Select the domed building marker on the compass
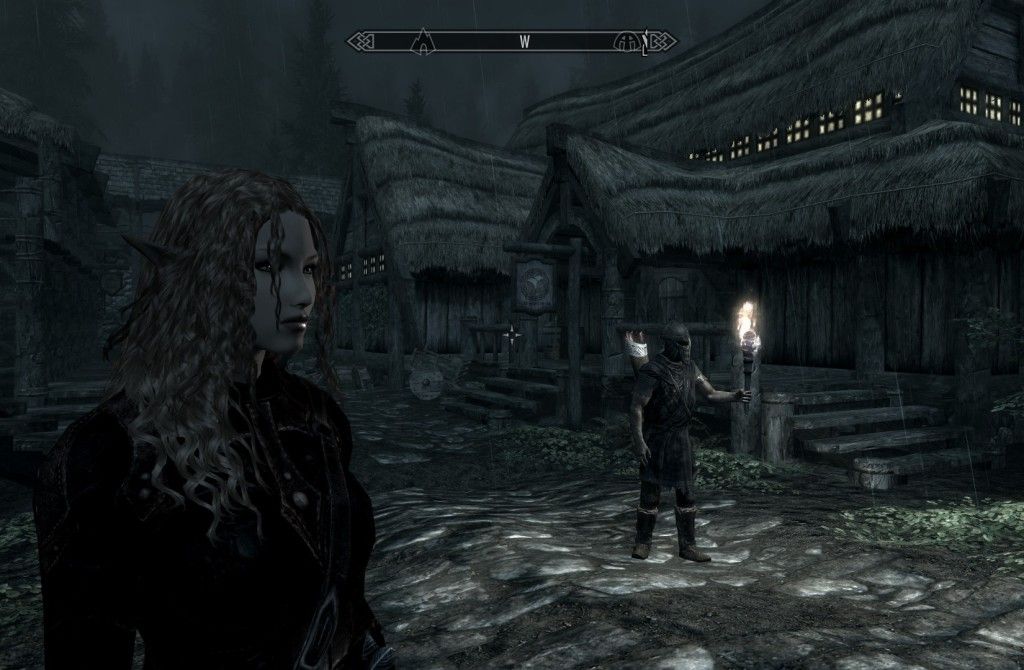 (631, 41)
